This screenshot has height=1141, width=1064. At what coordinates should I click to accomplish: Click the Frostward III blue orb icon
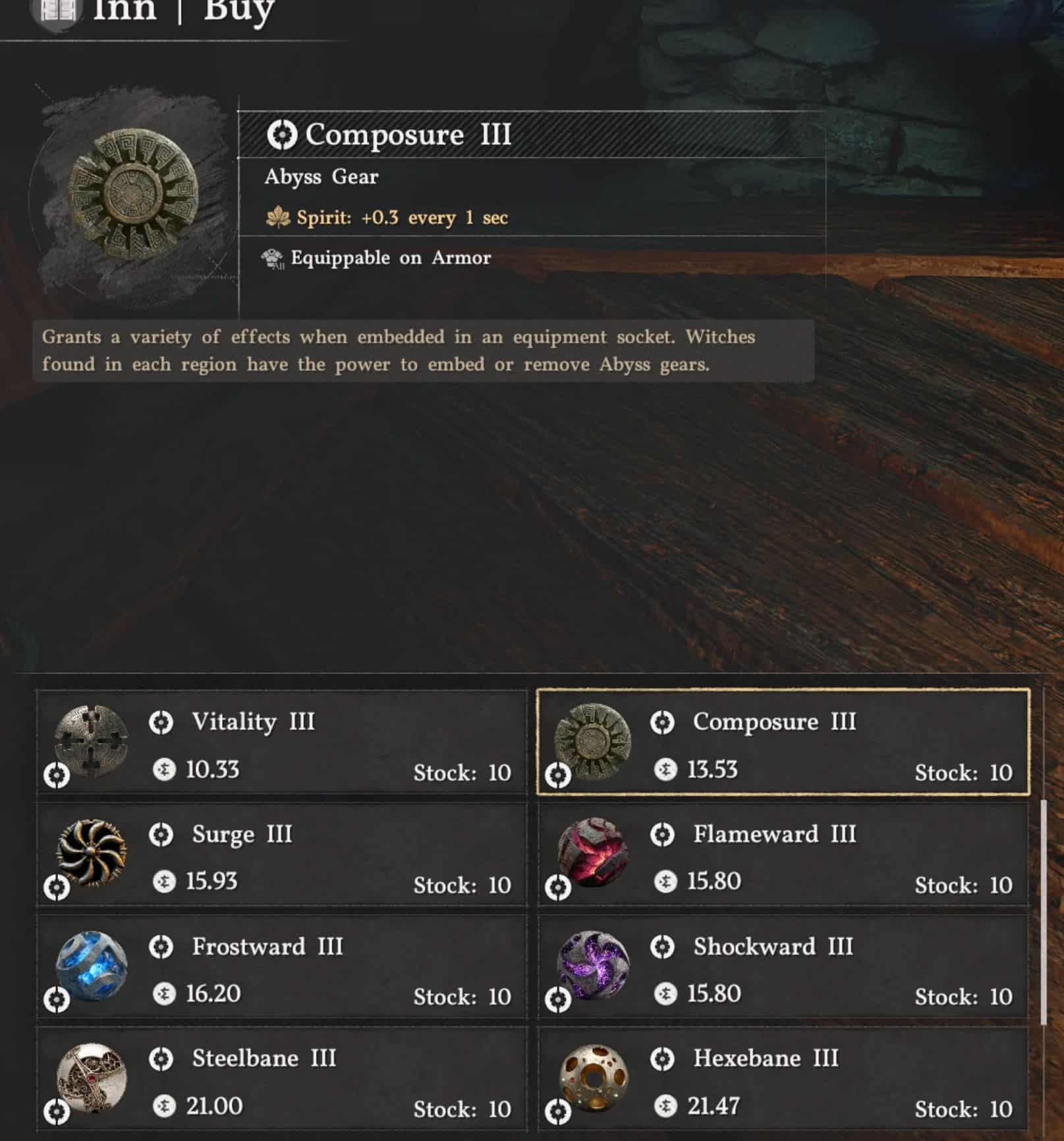click(x=89, y=965)
